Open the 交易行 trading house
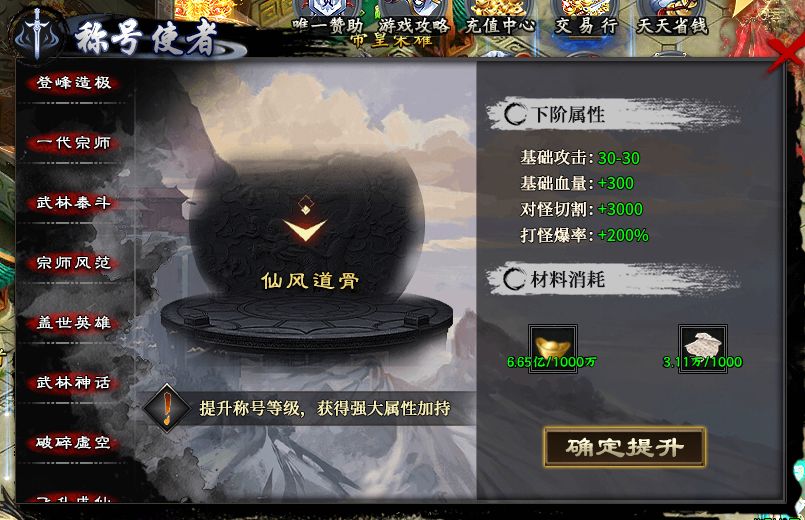The height and width of the screenshot is (520, 805). (x=586, y=26)
